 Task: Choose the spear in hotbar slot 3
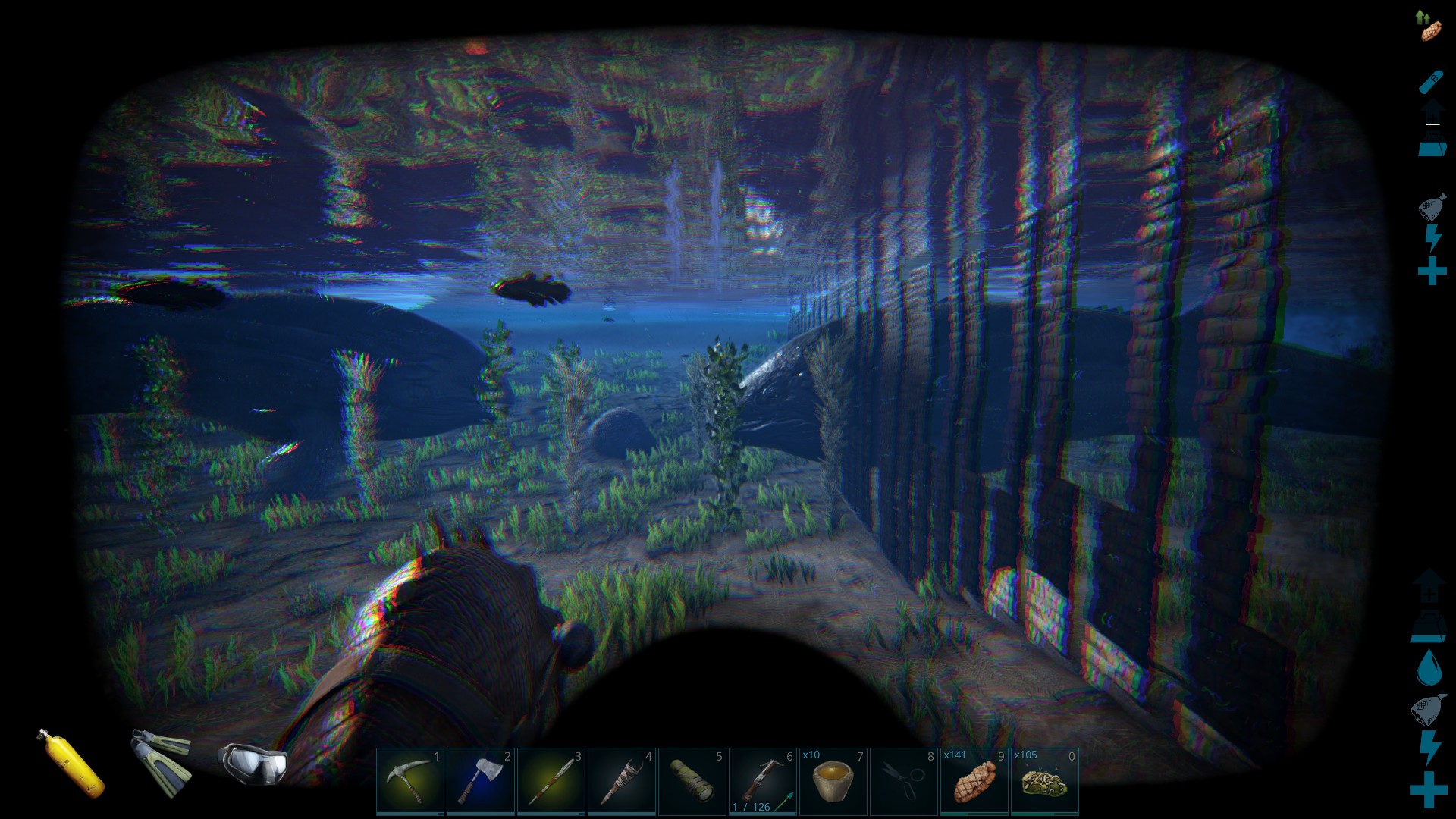551,780
